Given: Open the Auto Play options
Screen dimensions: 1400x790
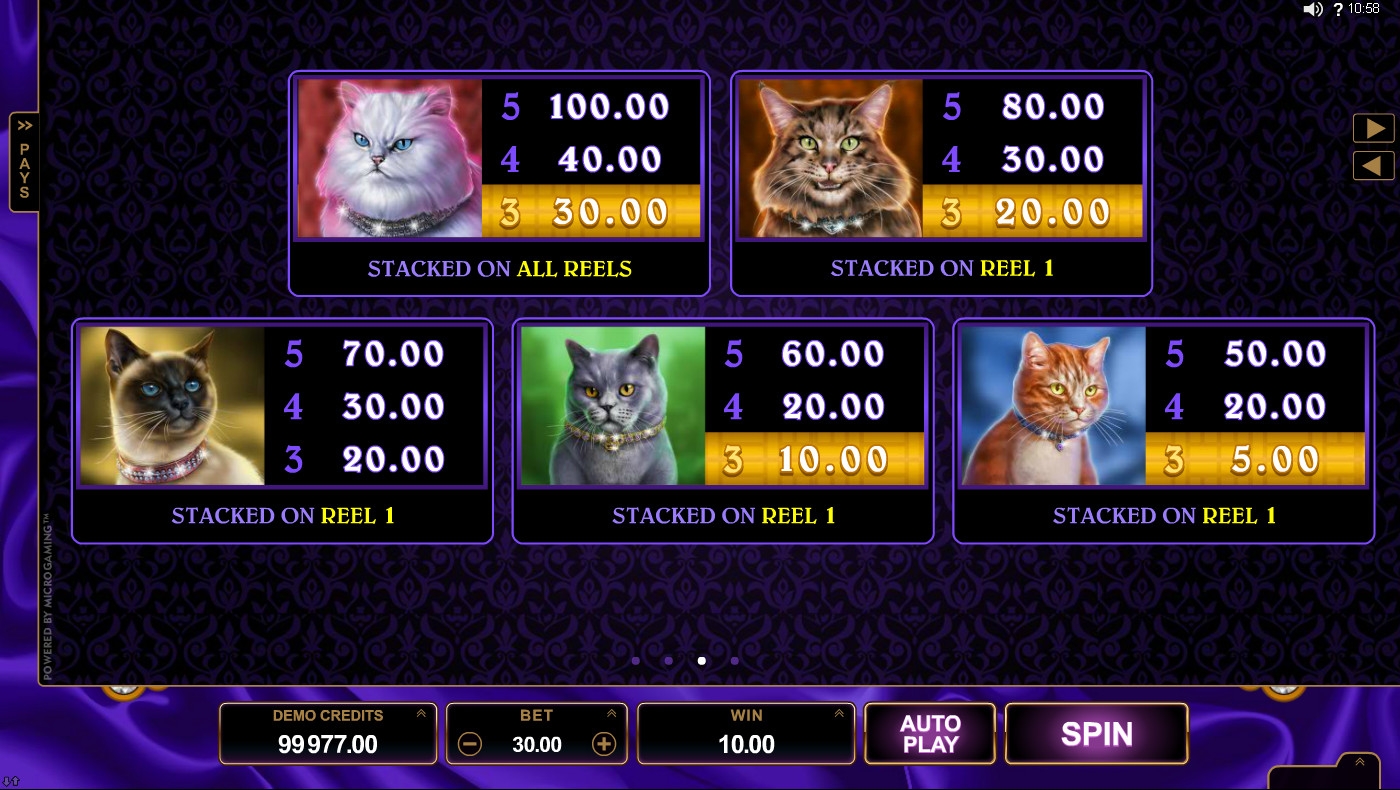Looking at the screenshot, I should [930, 734].
